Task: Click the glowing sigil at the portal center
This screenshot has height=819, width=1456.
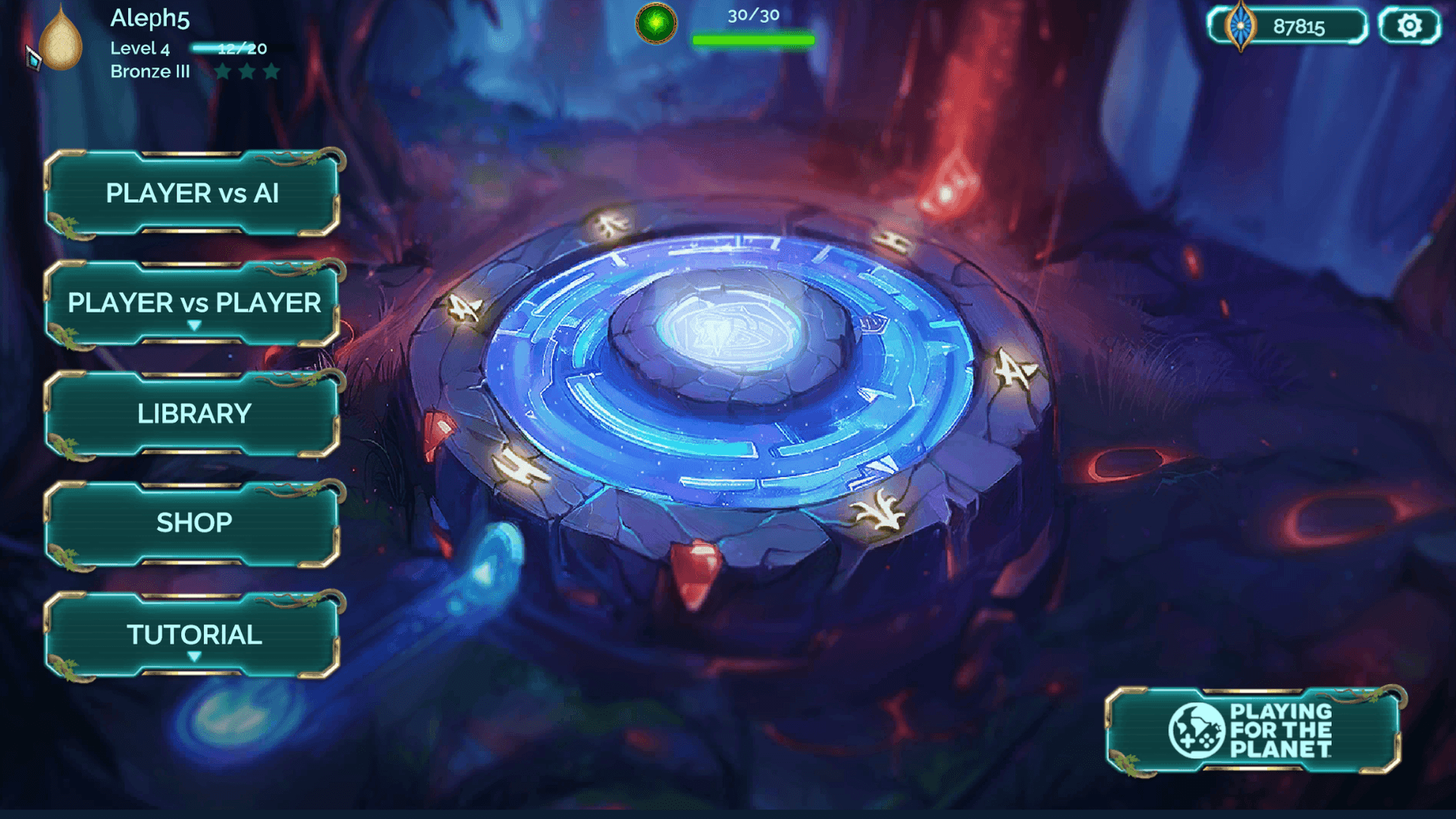Action: pos(728,330)
